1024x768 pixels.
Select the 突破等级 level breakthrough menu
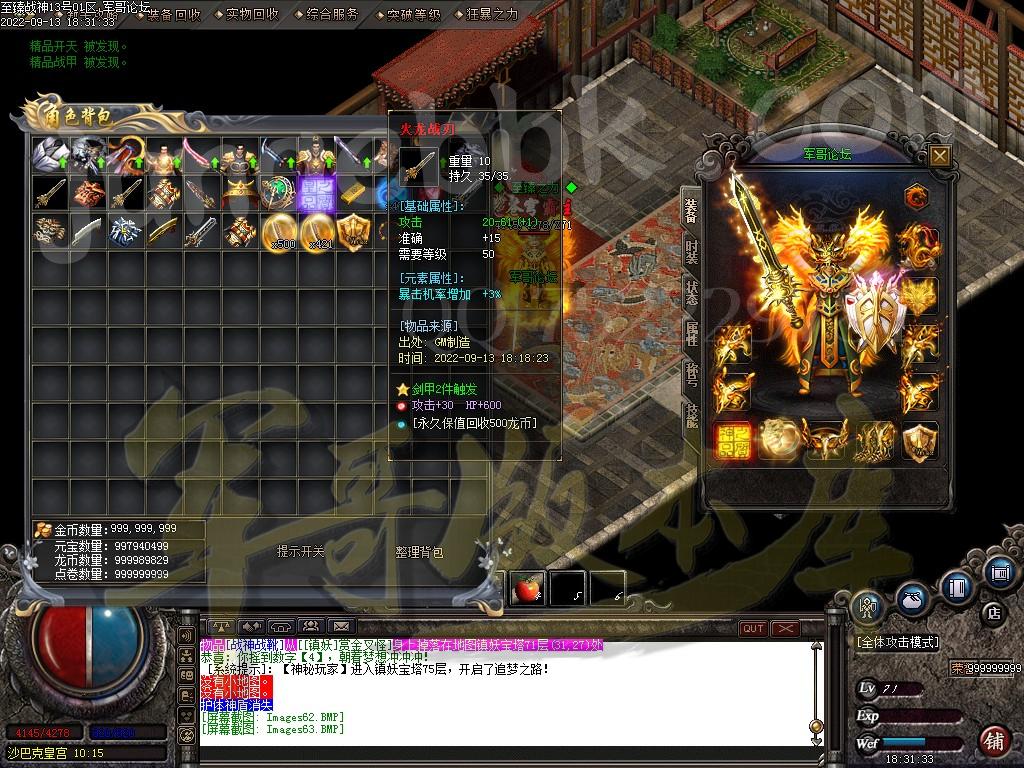point(414,14)
